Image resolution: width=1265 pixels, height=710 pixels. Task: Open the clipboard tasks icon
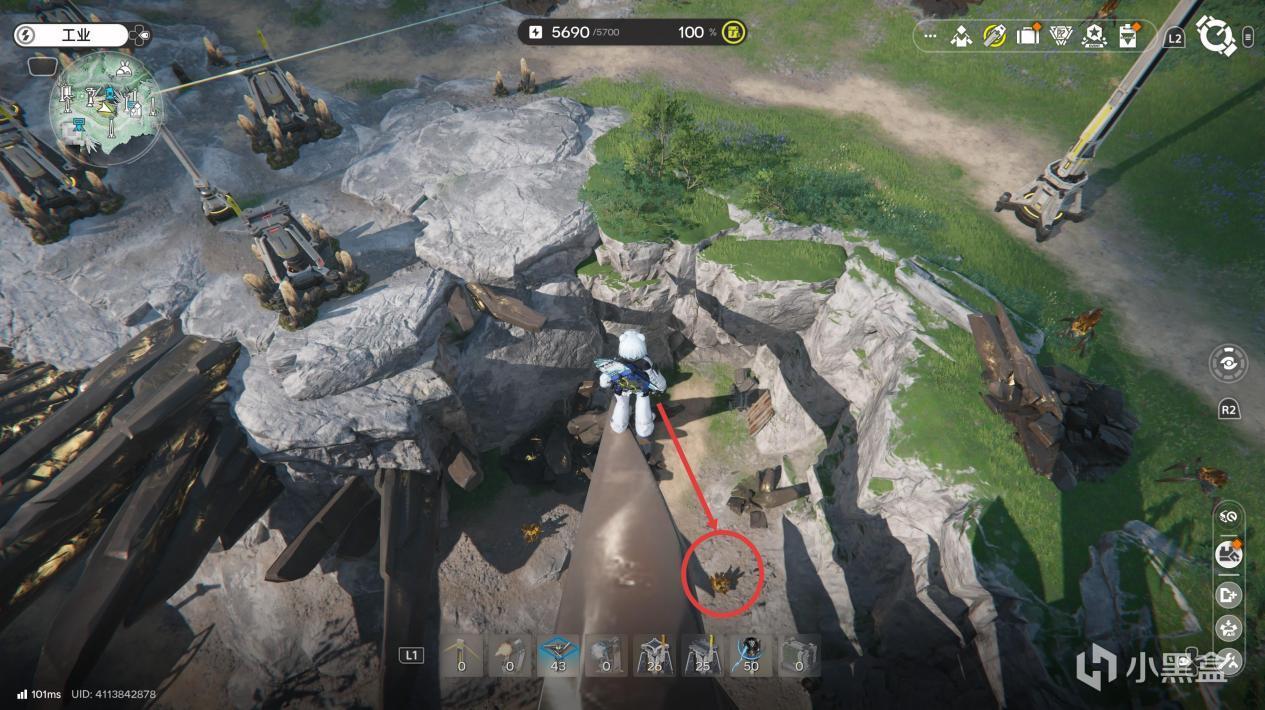pyautogui.click(x=1128, y=37)
